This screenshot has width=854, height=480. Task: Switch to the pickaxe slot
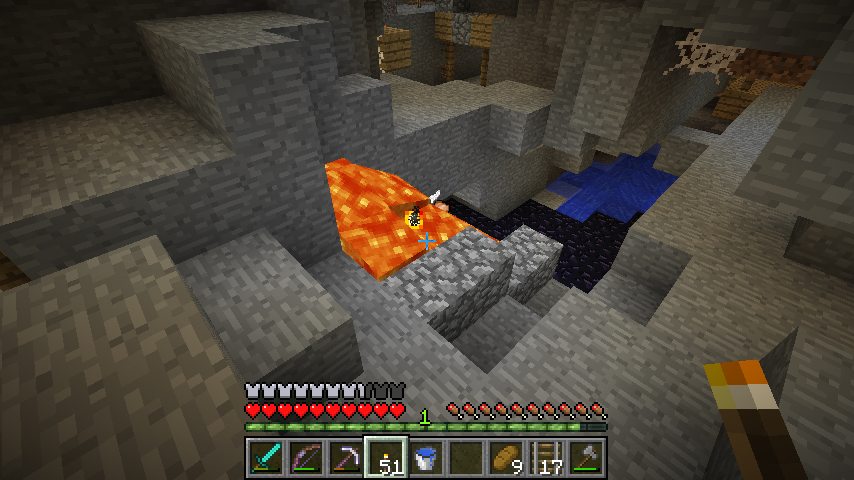pos(345,459)
